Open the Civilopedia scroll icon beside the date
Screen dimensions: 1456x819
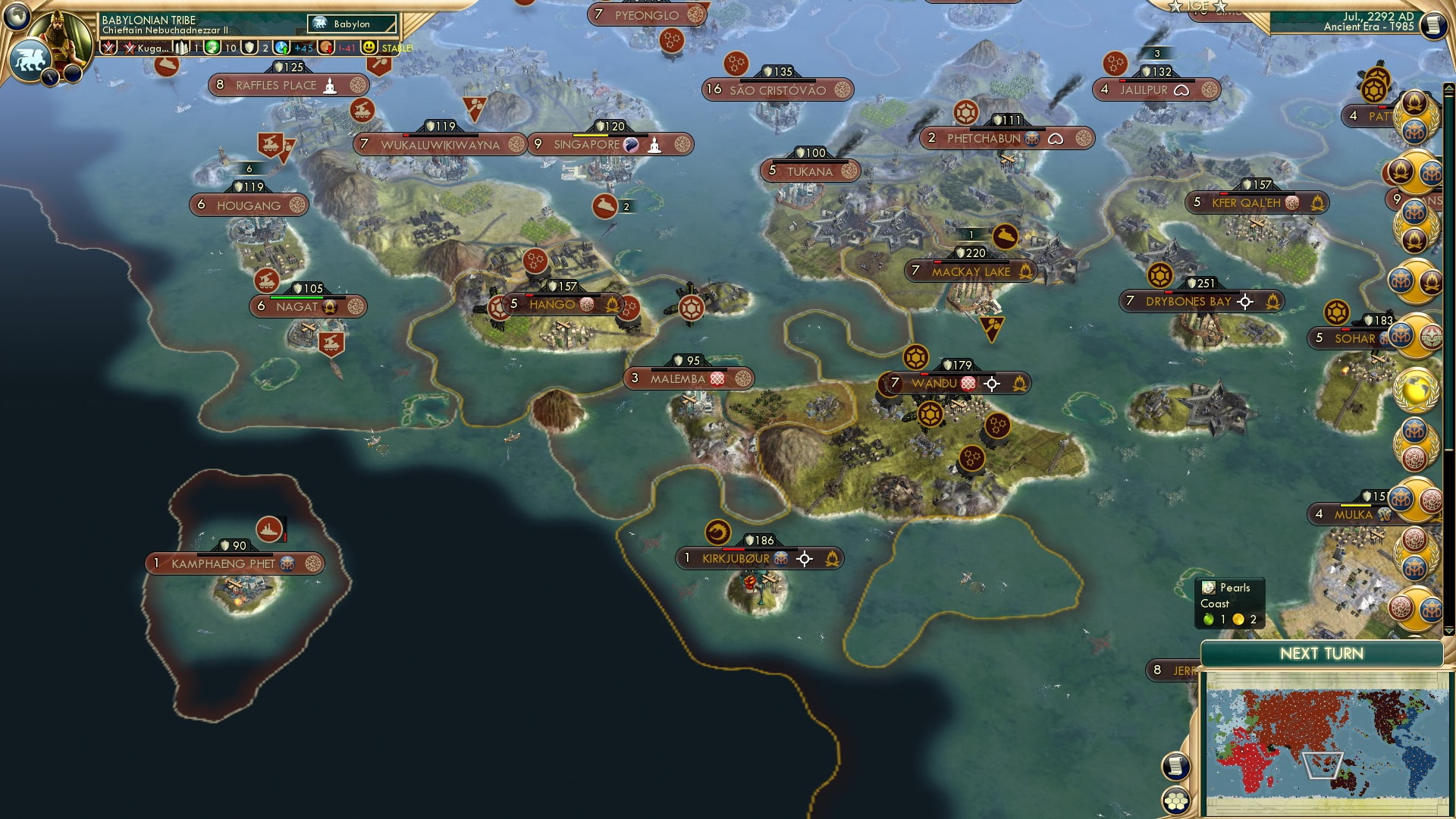point(1433,25)
